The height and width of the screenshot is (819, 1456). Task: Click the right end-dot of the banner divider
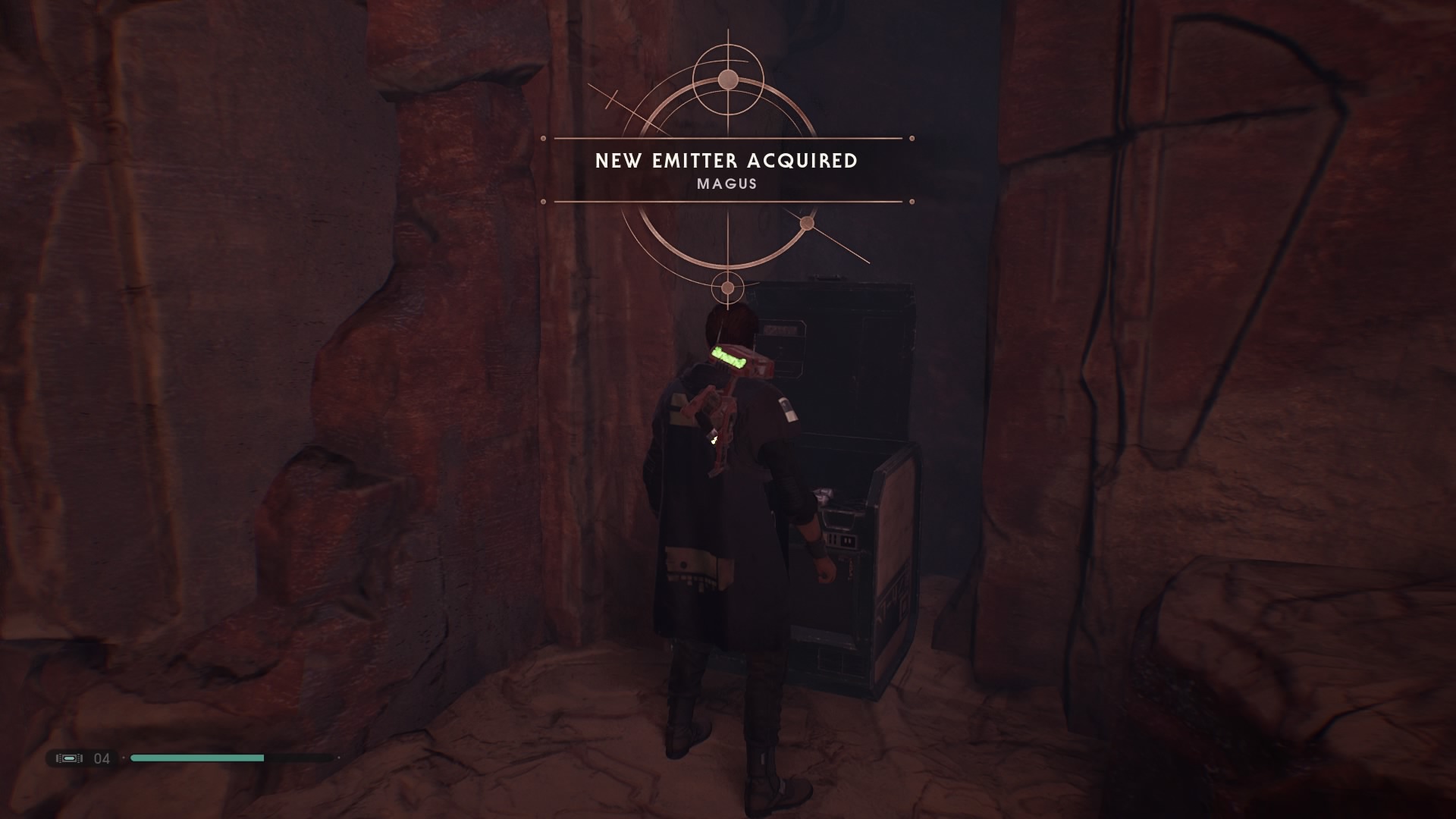pos(910,137)
